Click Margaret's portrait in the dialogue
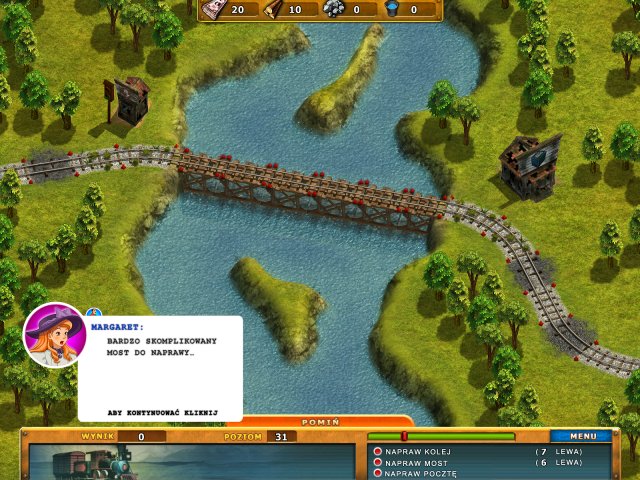 click(54, 336)
